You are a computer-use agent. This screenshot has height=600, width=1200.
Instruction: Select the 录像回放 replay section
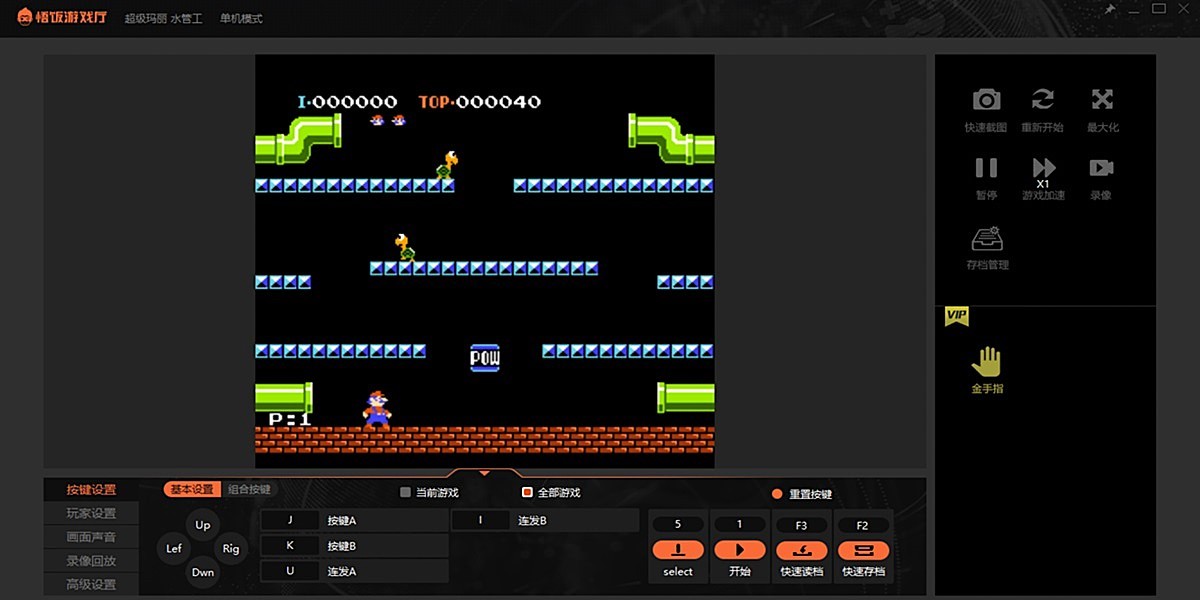[x=91, y=561]
